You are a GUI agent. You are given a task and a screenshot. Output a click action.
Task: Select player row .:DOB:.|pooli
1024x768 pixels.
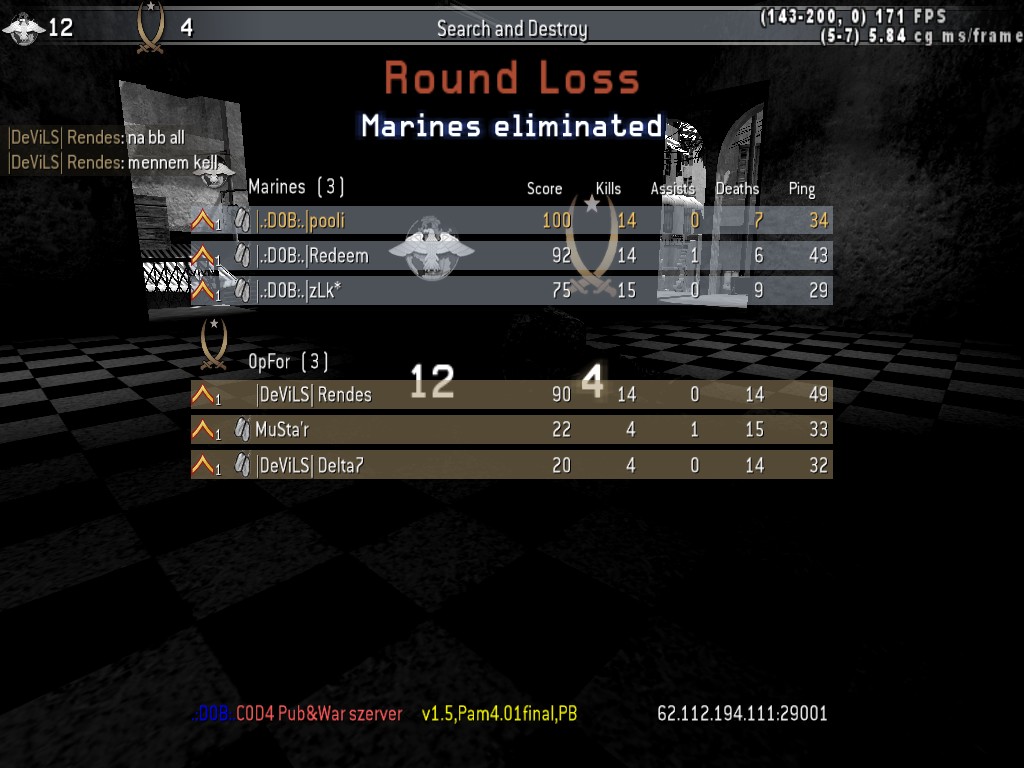pyautogui.click(x=510, y=220)
